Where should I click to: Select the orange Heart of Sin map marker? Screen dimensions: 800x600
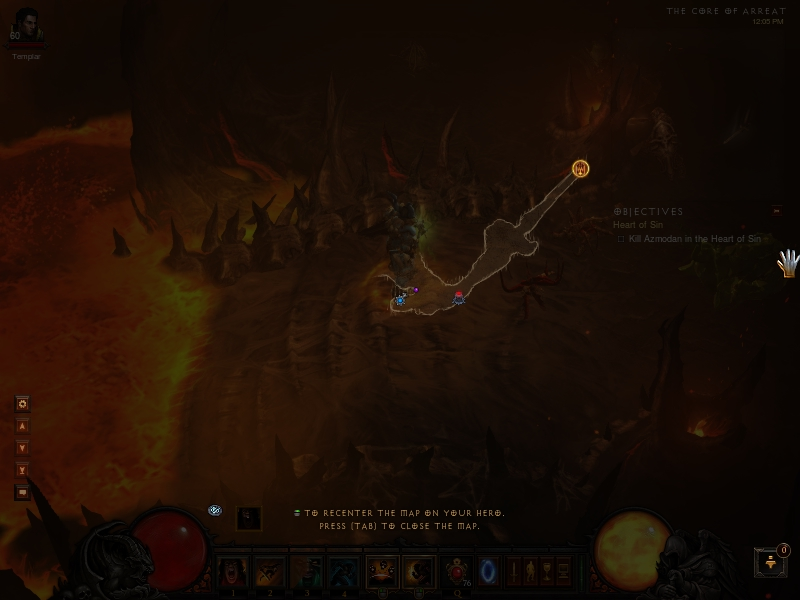580,169
